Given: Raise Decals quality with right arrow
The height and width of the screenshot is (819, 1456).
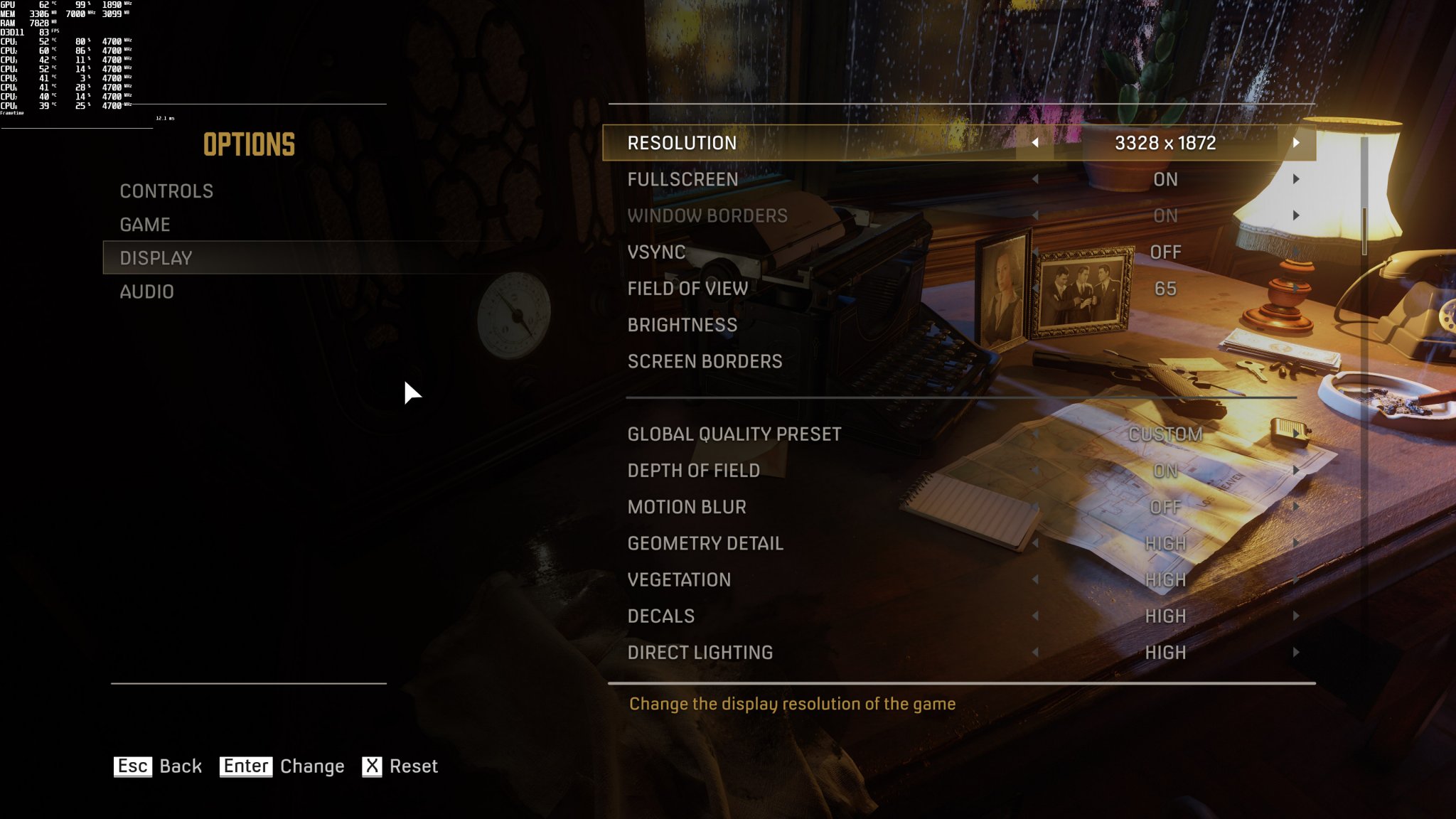Looking at the screenshot, I should [x=1297, y=616].
